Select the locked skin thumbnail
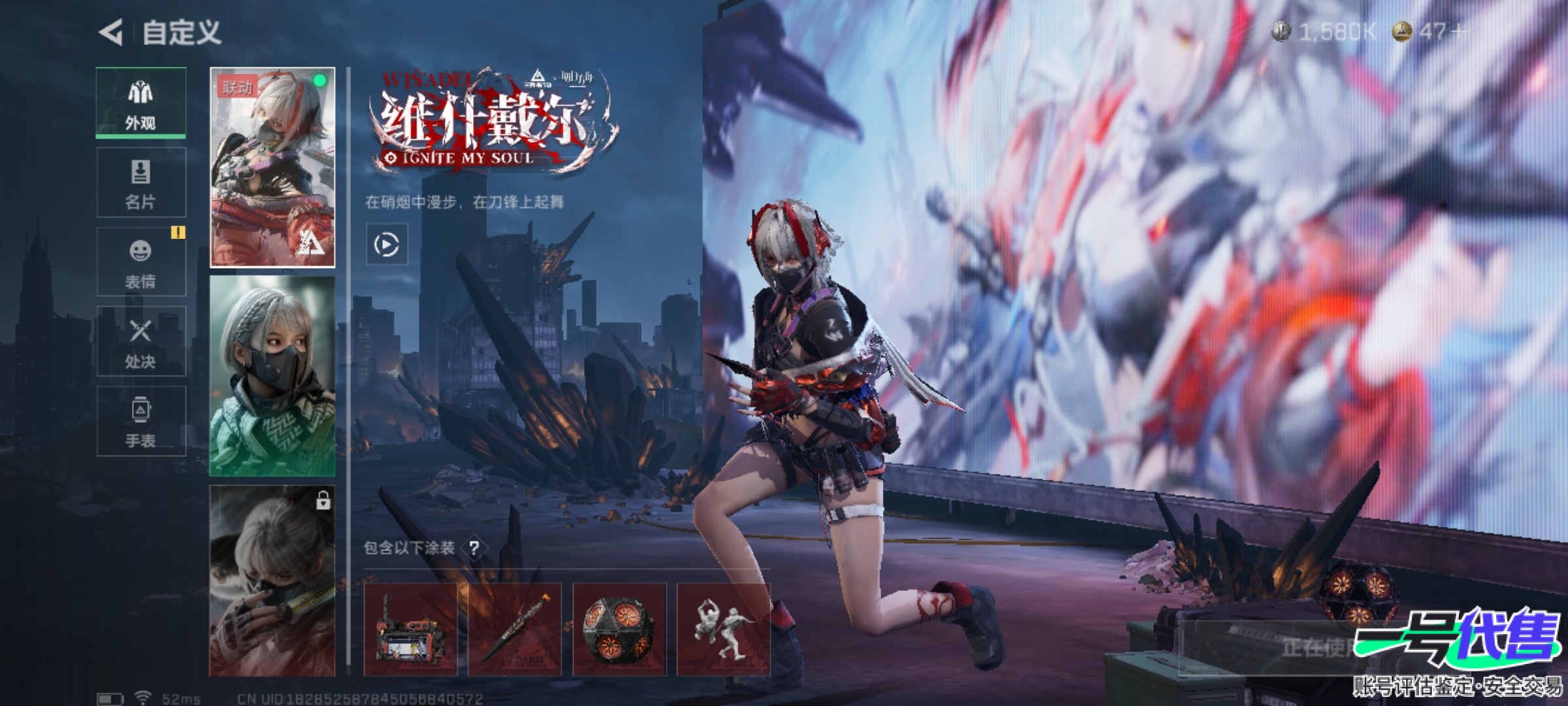 coord(272,580)
